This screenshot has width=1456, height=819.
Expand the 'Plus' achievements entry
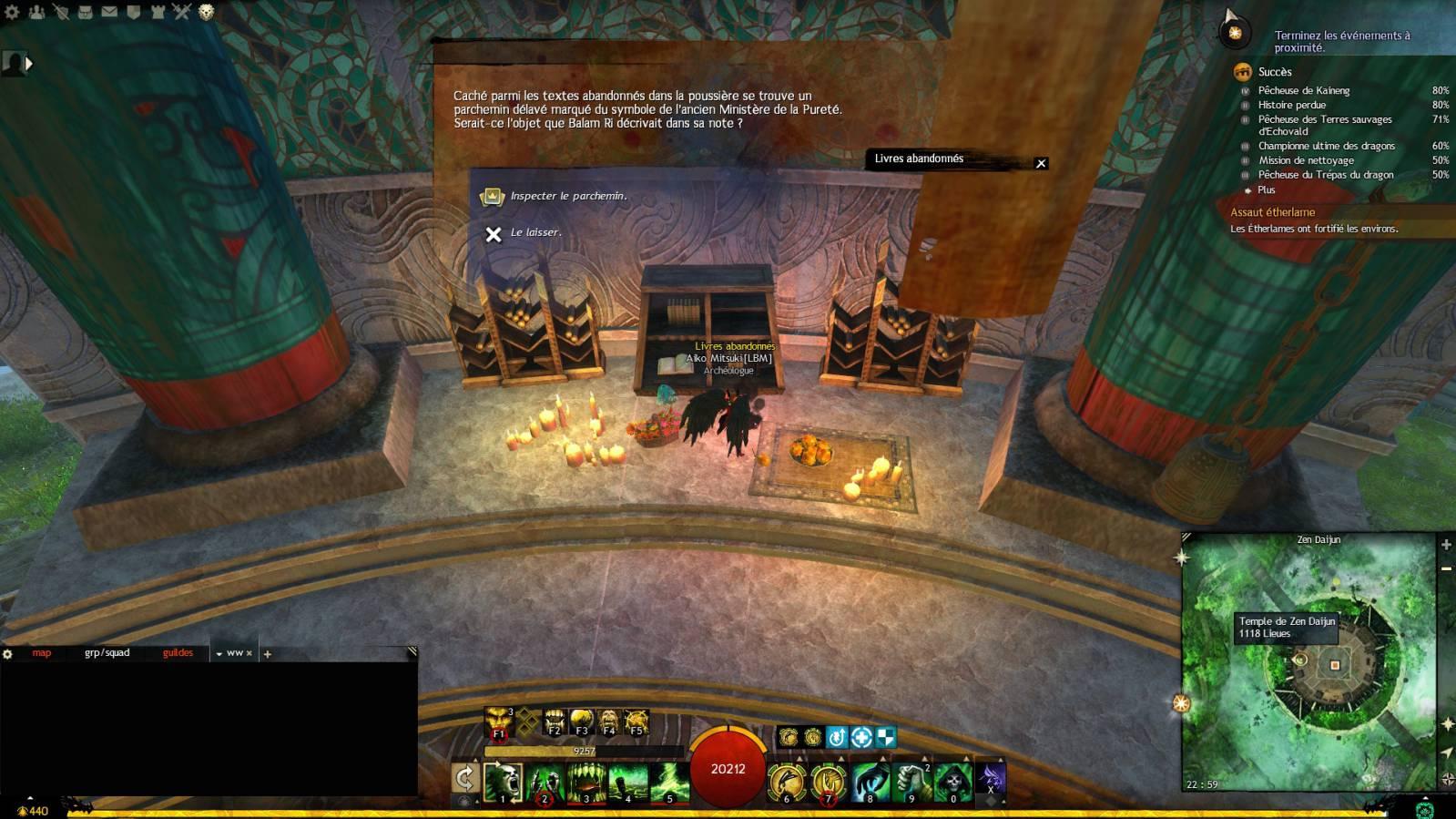coord(1266,189)
